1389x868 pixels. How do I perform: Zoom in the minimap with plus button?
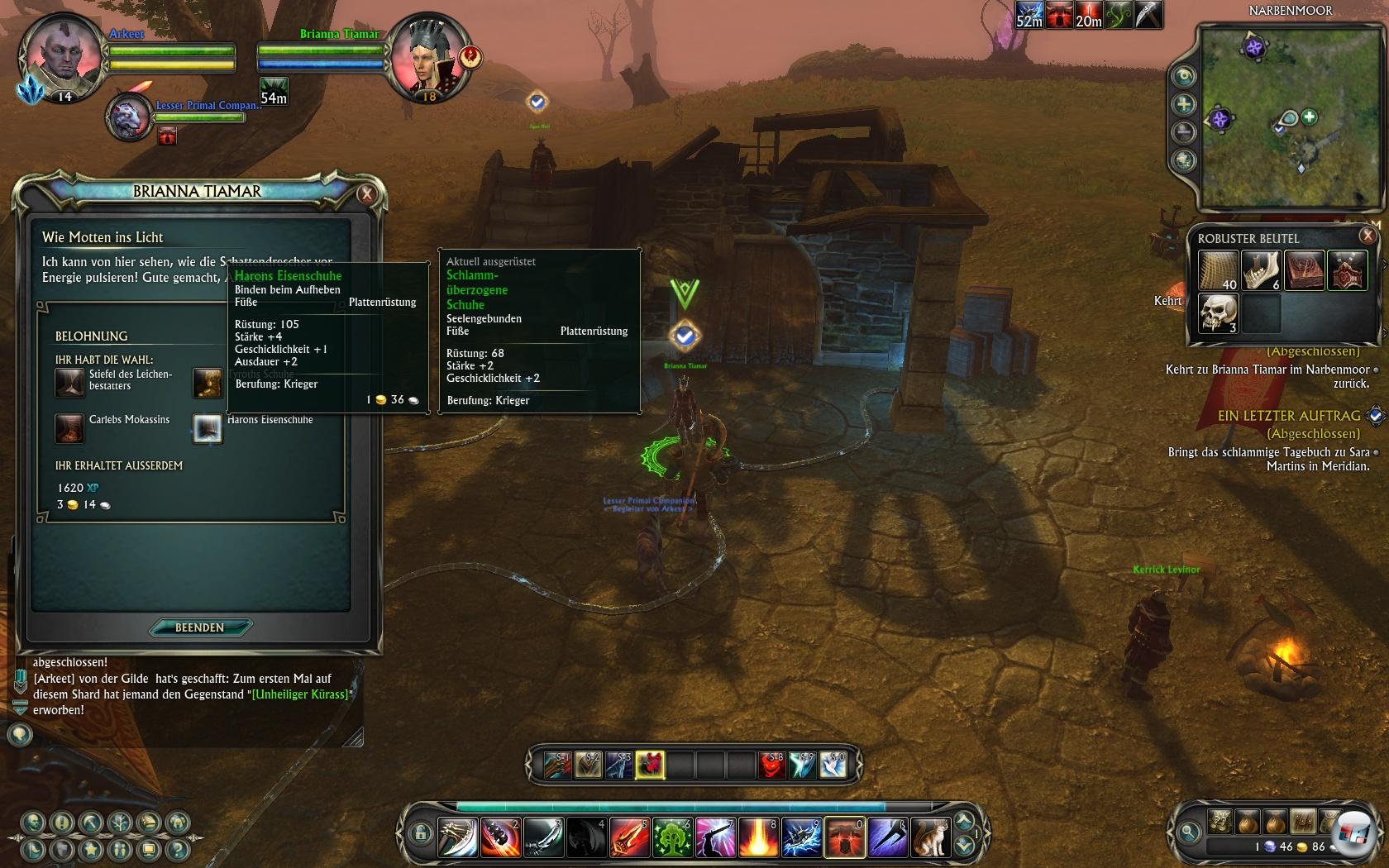(x=1184, y=104)
